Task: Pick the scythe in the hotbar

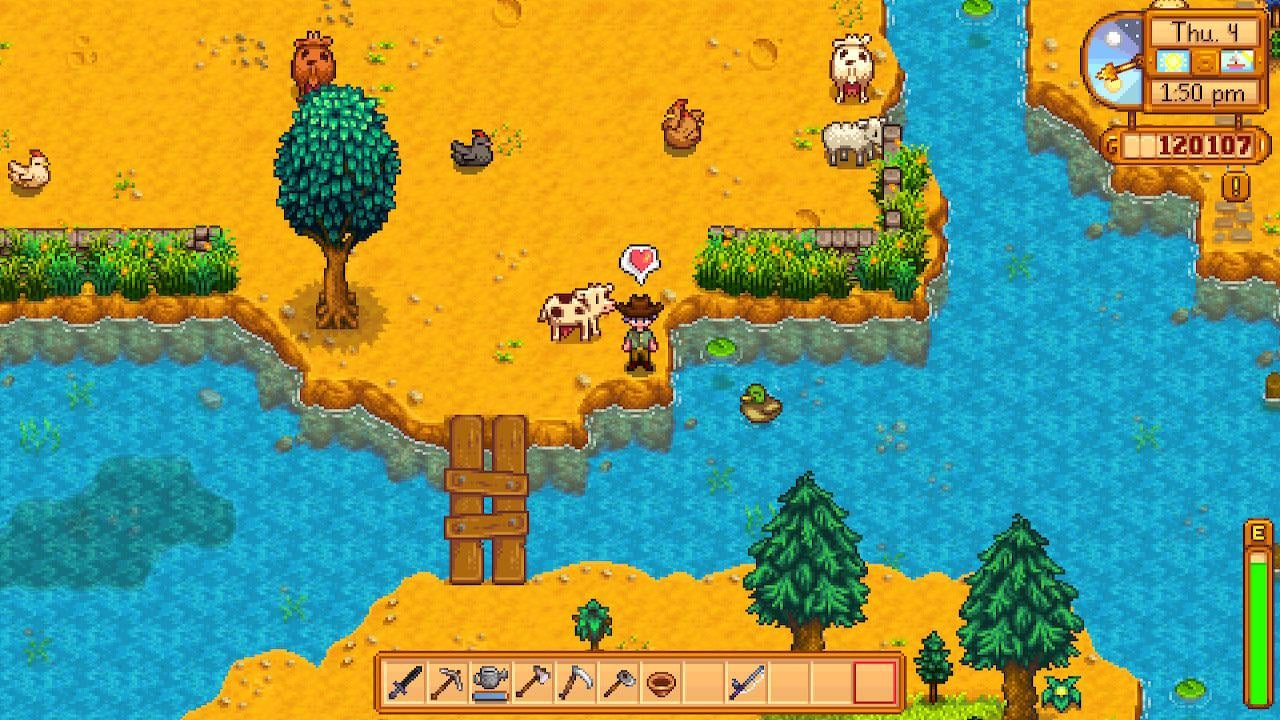Action: (x=575, y=683)
